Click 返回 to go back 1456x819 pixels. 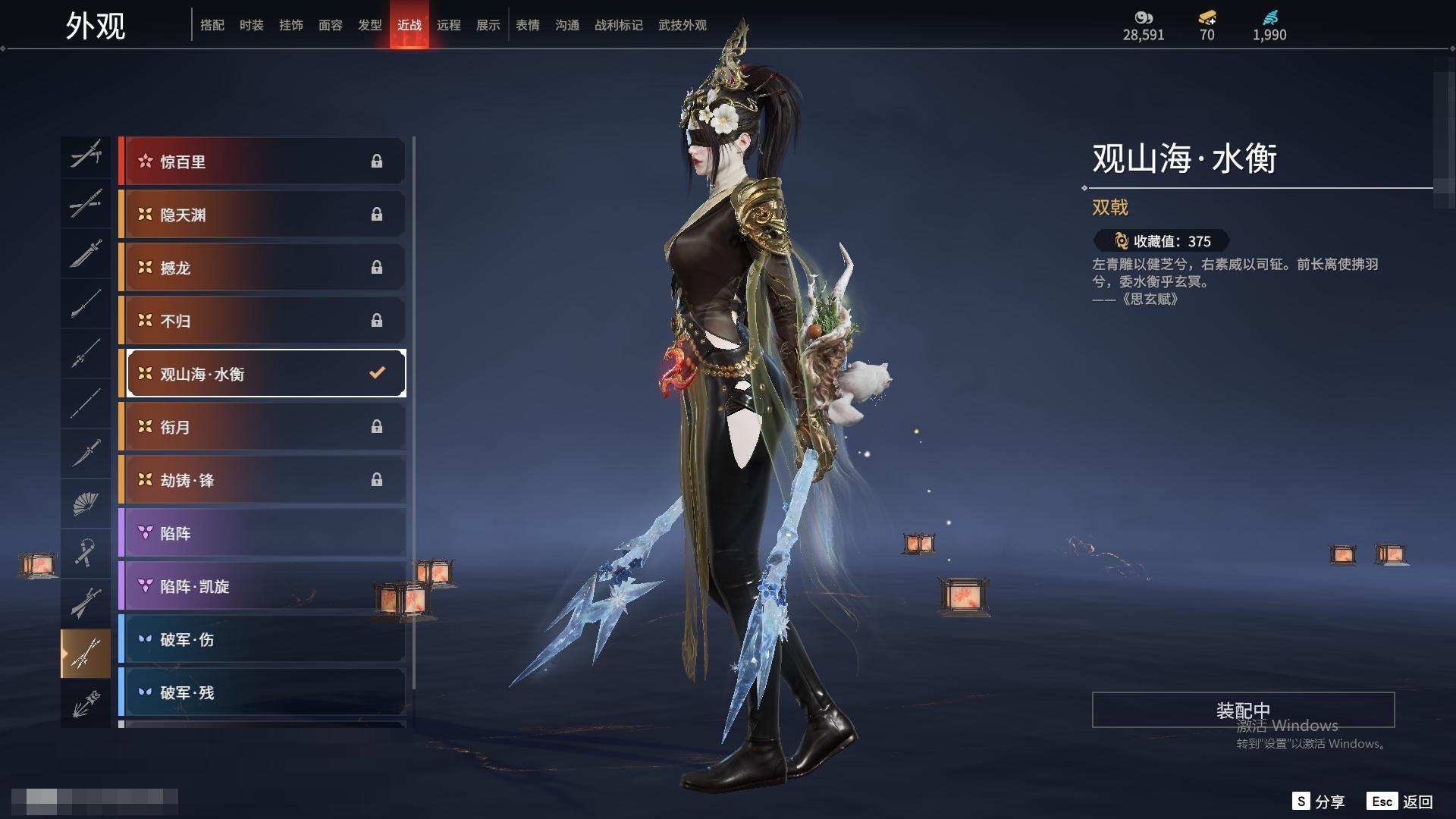click(x=1401, y=802)
